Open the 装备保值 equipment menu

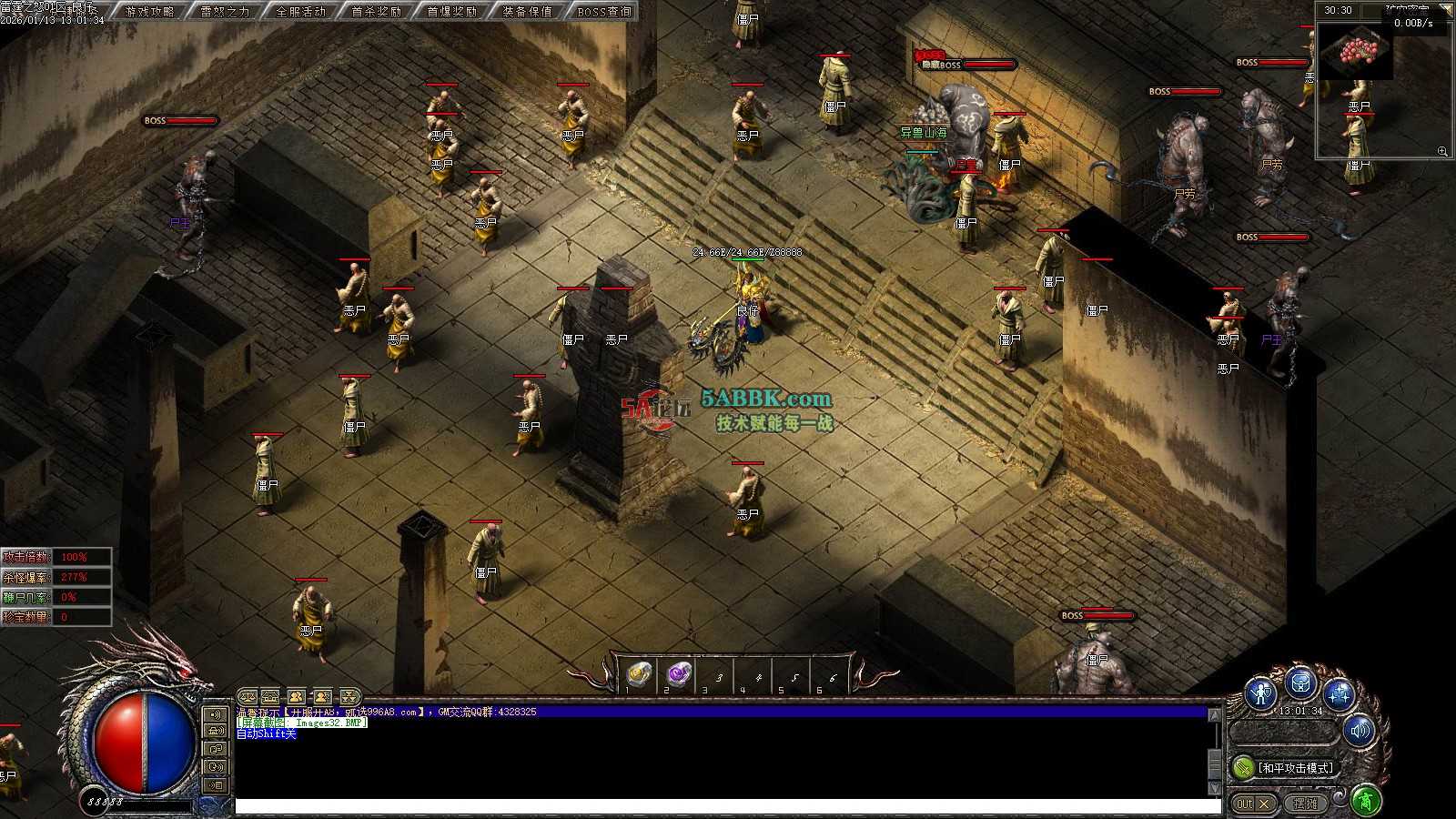[x=527, y=12]
